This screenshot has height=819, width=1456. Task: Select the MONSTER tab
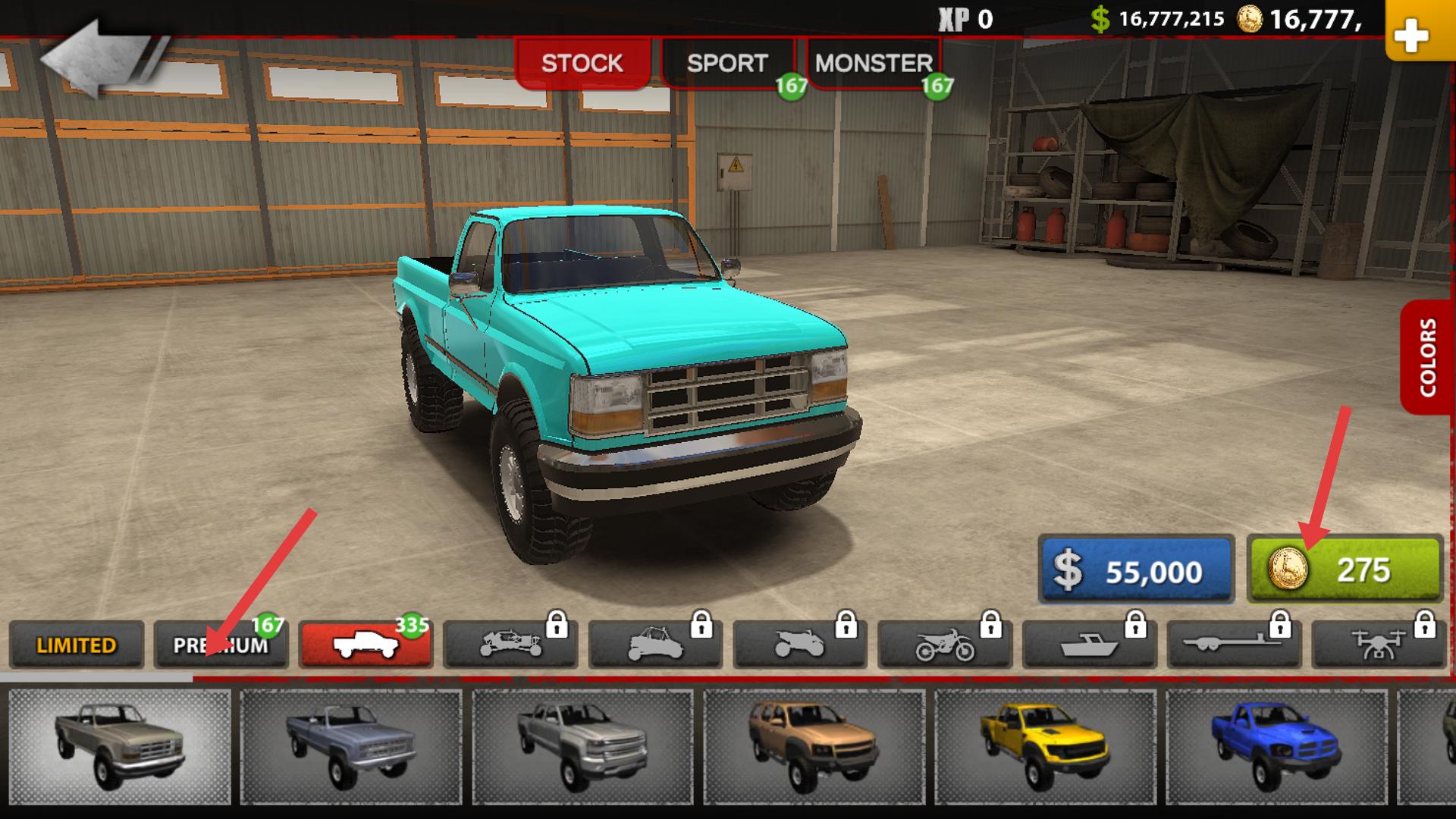point(874,63)
